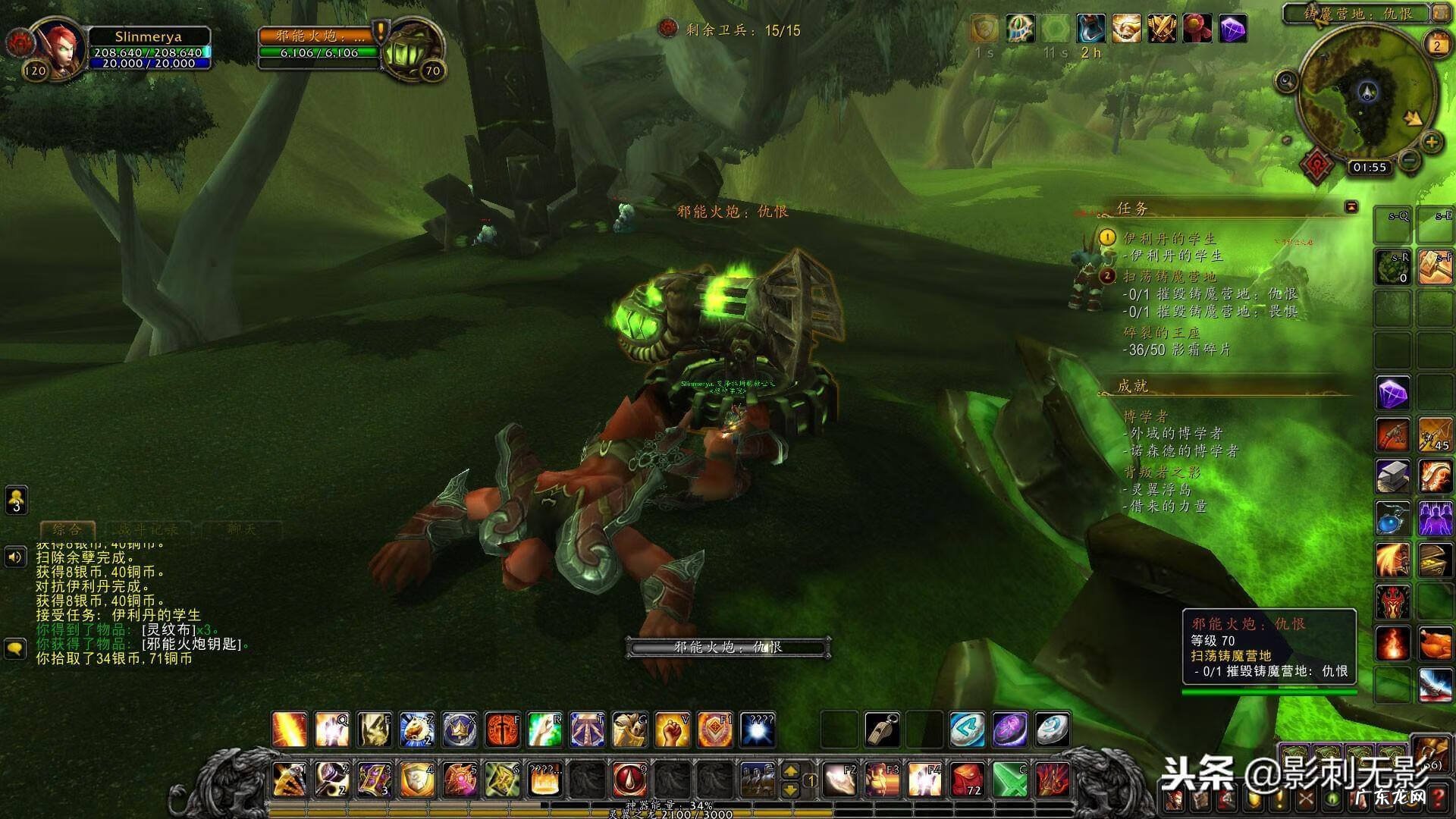Use the golden fist ability
The image size is (1456, 819).
[672, 730]
